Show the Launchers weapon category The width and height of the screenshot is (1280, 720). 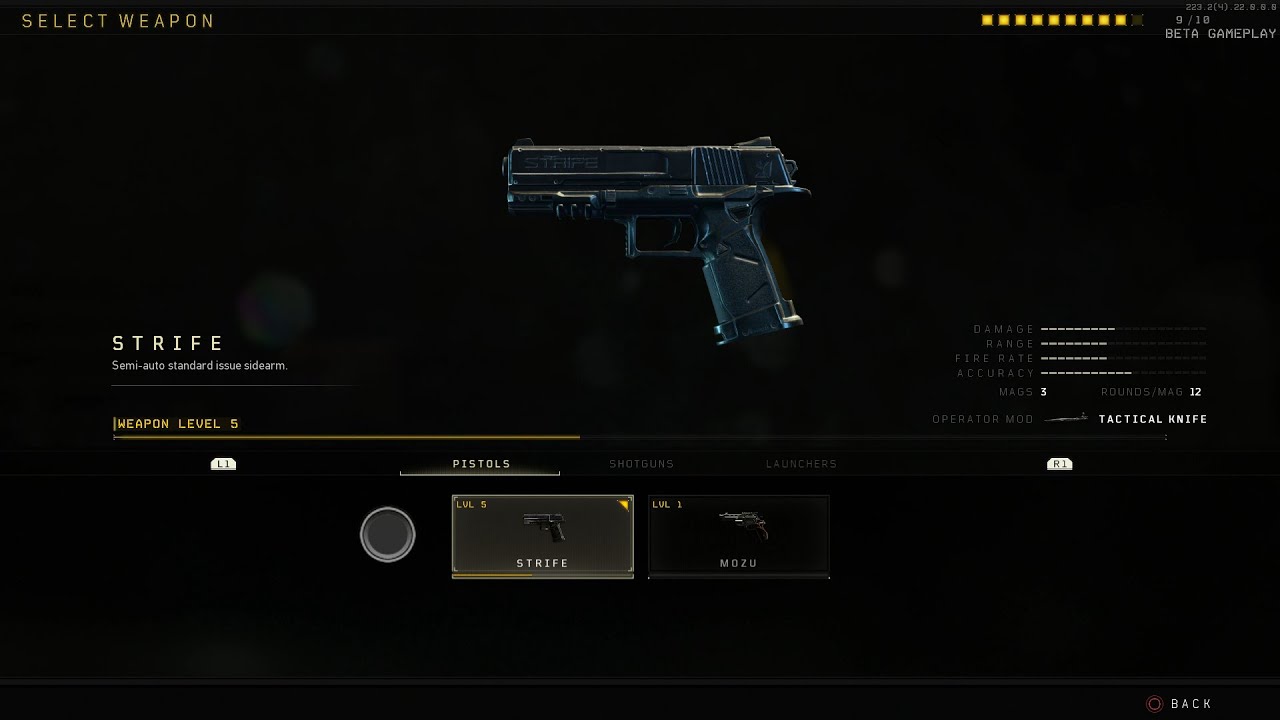(801, 464)
